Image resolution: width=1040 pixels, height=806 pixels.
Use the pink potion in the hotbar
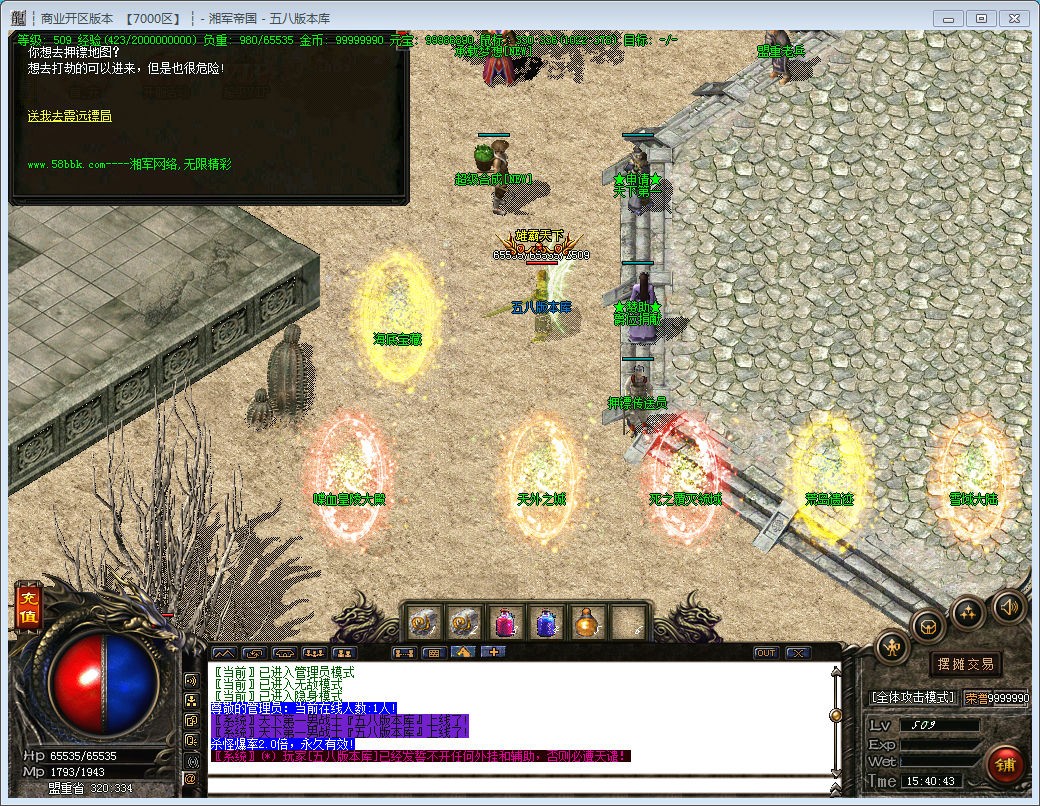[504, 623]
